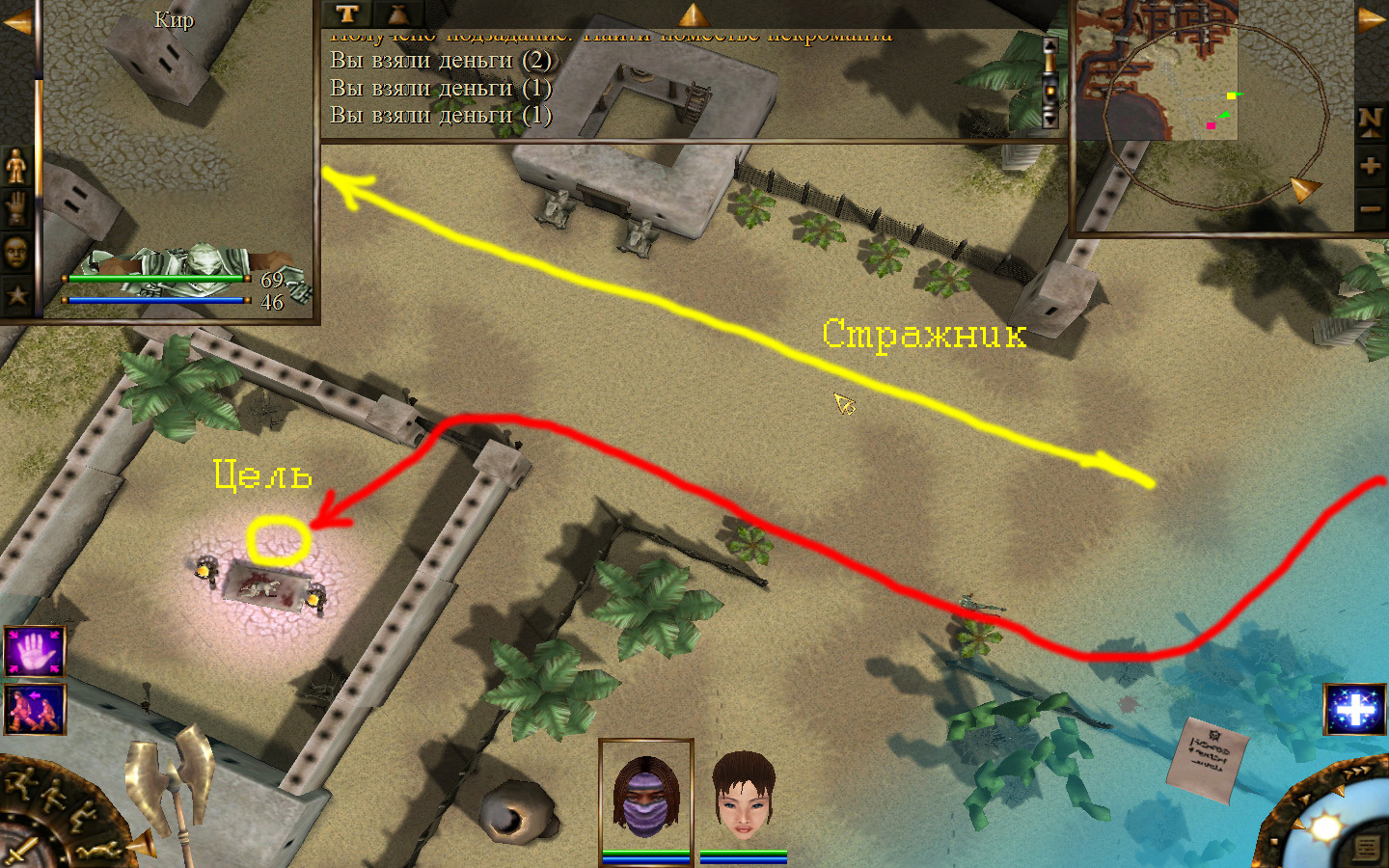This screenshot has height=868, width=1389.
Task: Click the minimap
Action: (x=1157, y=72)
